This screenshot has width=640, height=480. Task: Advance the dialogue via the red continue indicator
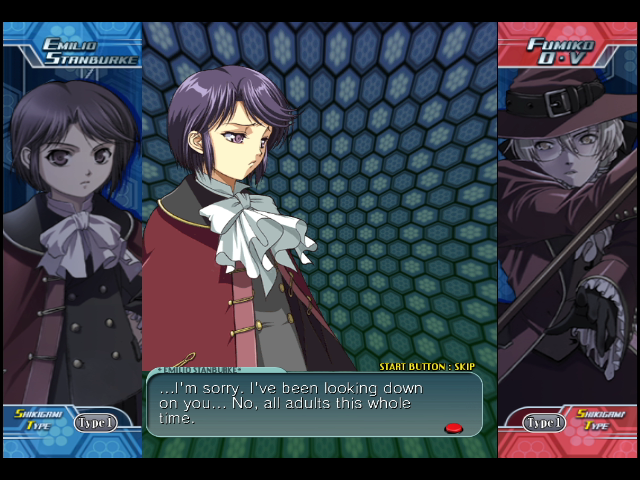pos(453,428)
